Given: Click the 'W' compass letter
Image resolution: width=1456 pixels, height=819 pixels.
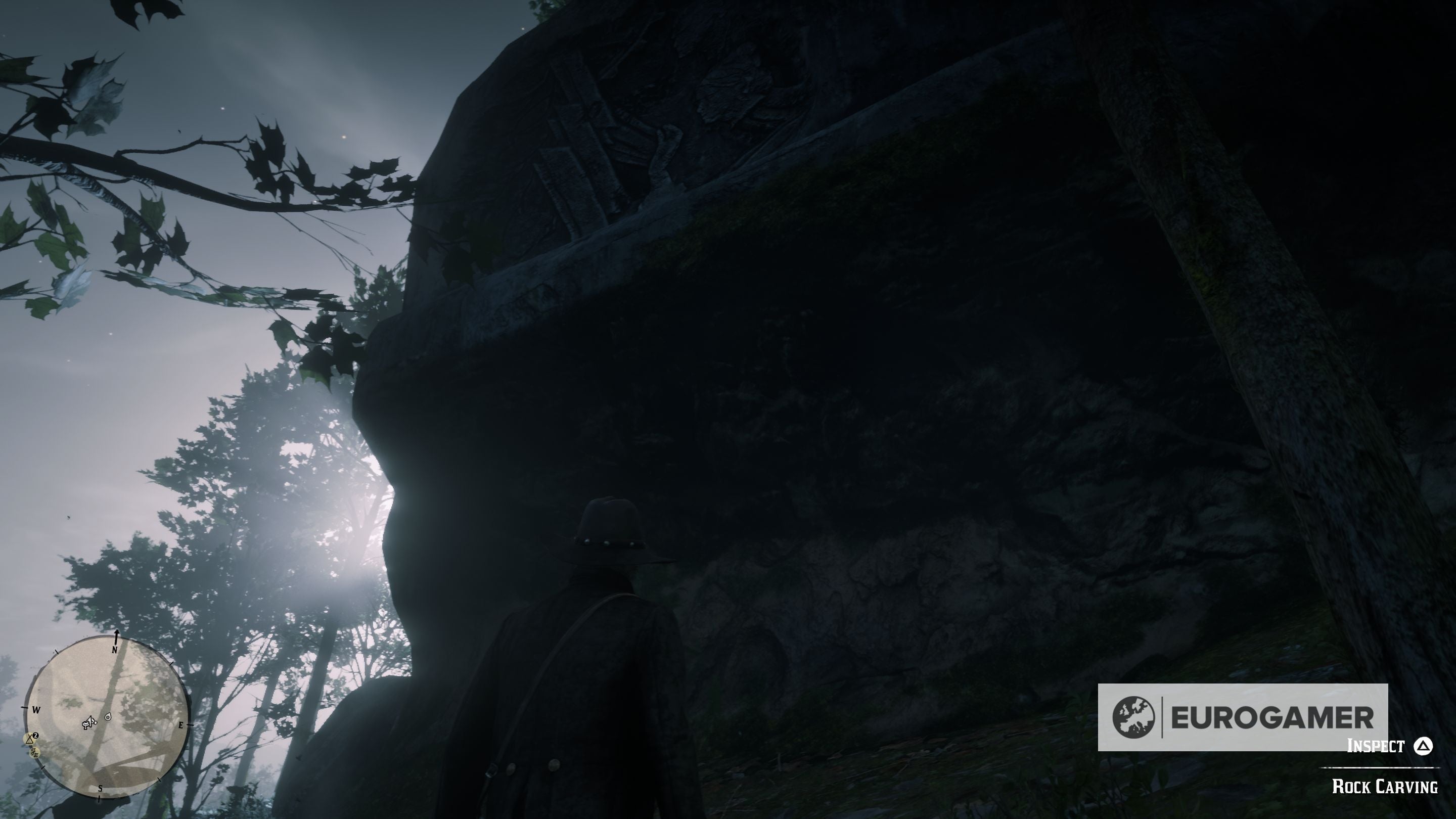Looking at the screenshot, I should click(x=37, y=710).
